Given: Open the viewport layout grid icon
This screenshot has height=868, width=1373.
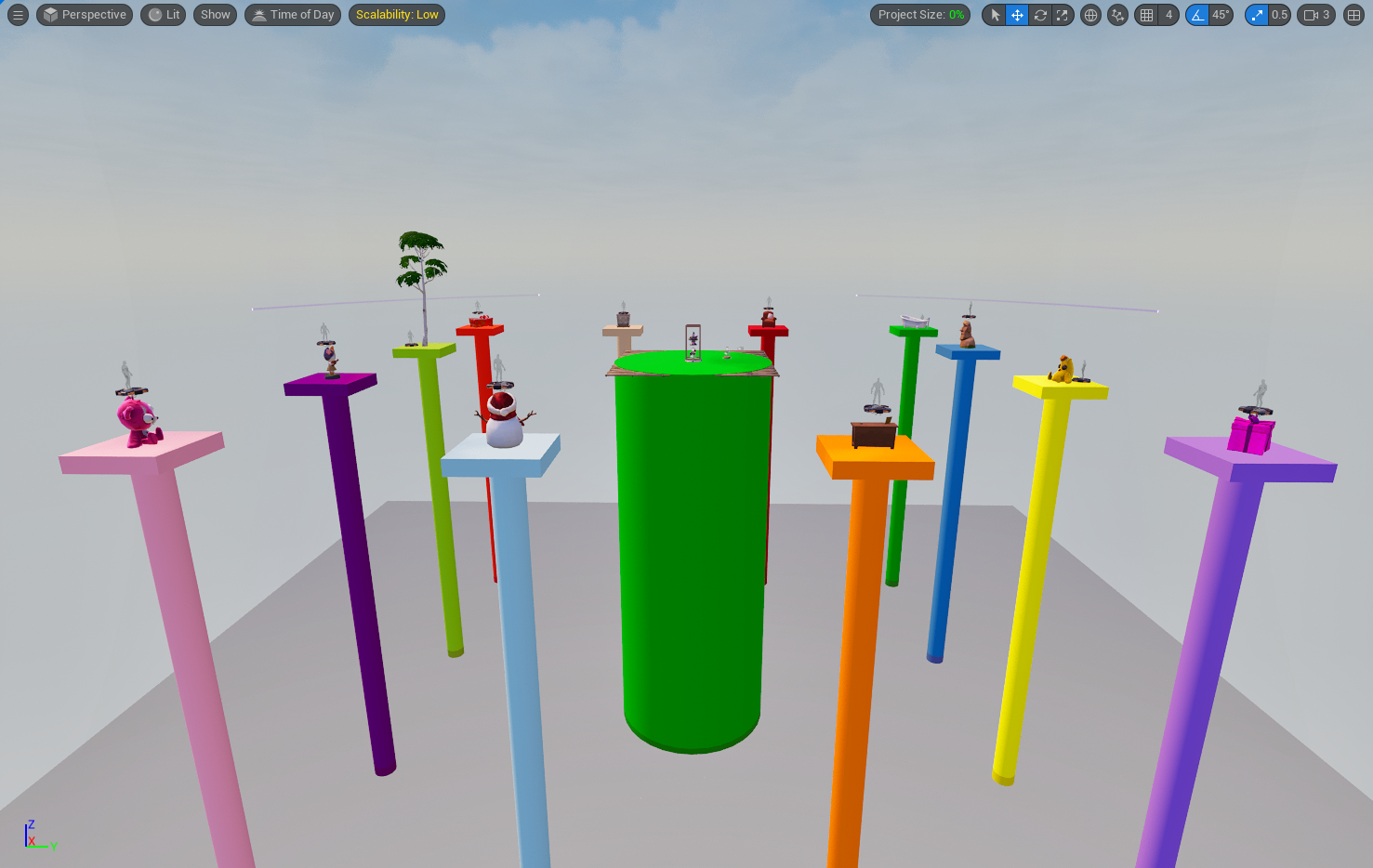Looking at the screenshot, I should point(1353,15).
